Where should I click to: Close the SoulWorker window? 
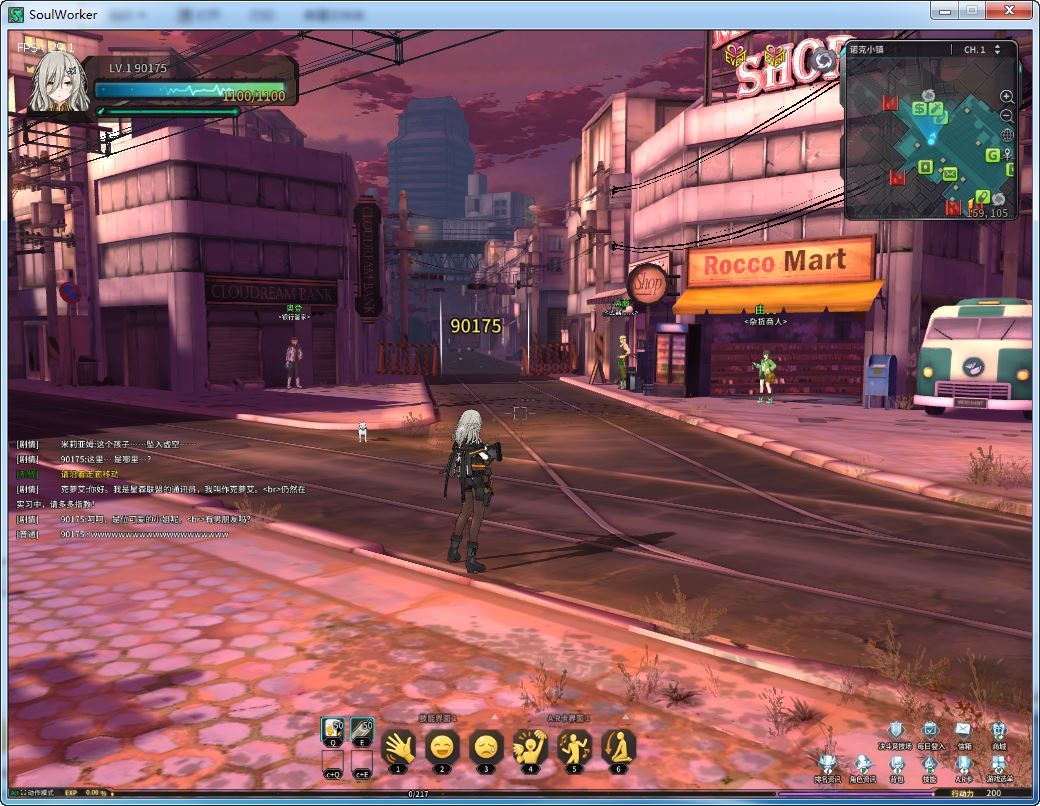[1011, 10]
